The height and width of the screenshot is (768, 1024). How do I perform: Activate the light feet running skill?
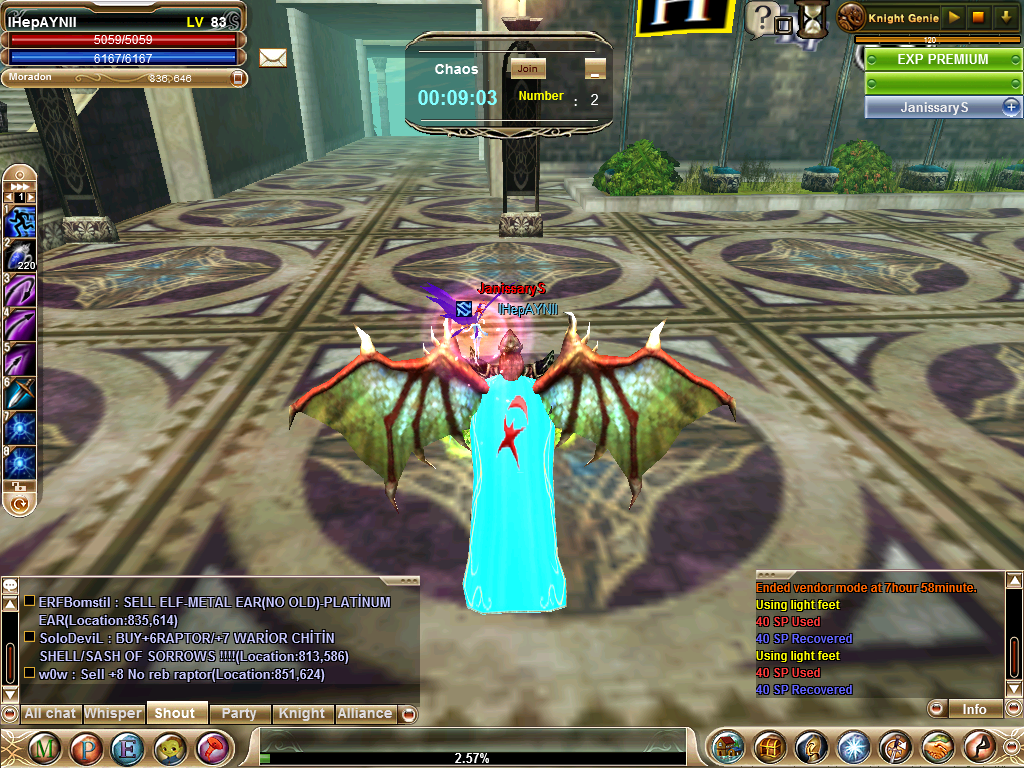point(20,221)
